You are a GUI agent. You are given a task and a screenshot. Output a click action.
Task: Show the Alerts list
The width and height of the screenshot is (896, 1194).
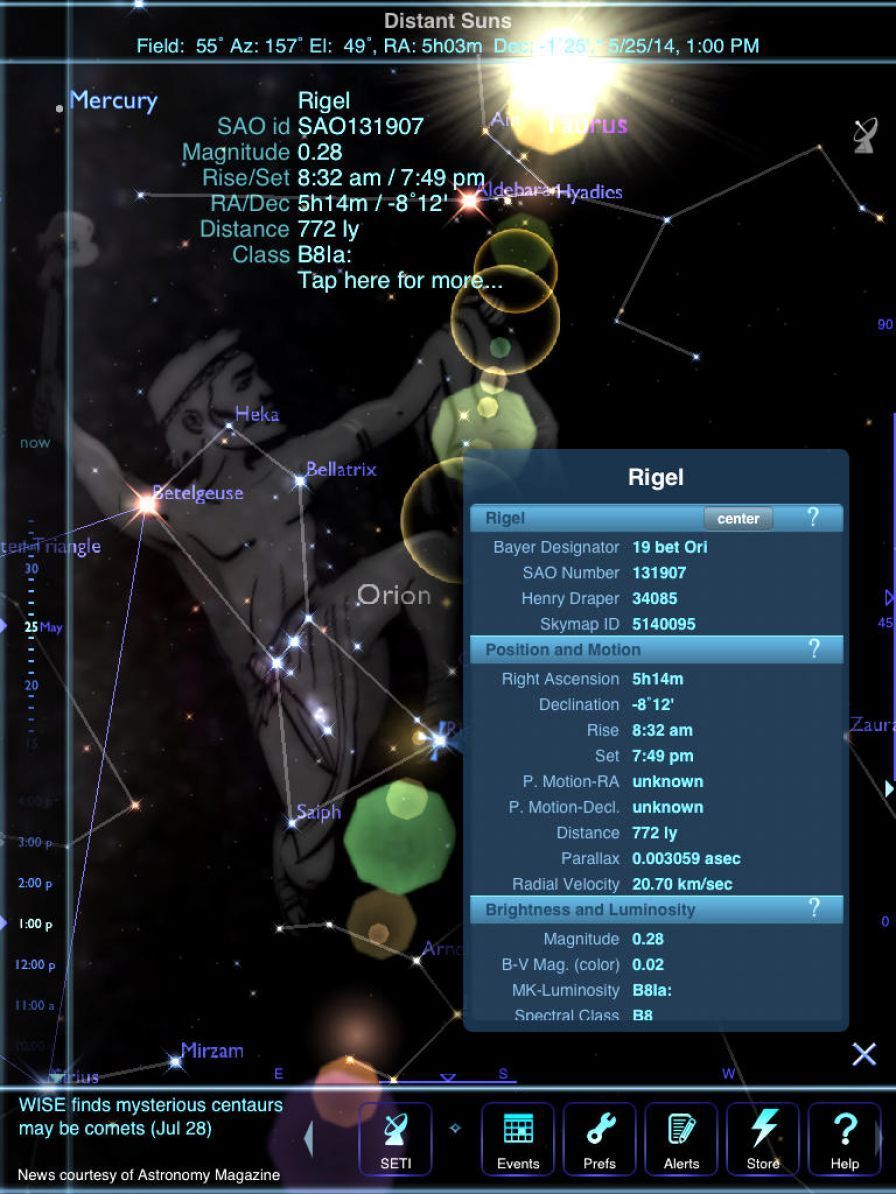[x=681, y=1138]
